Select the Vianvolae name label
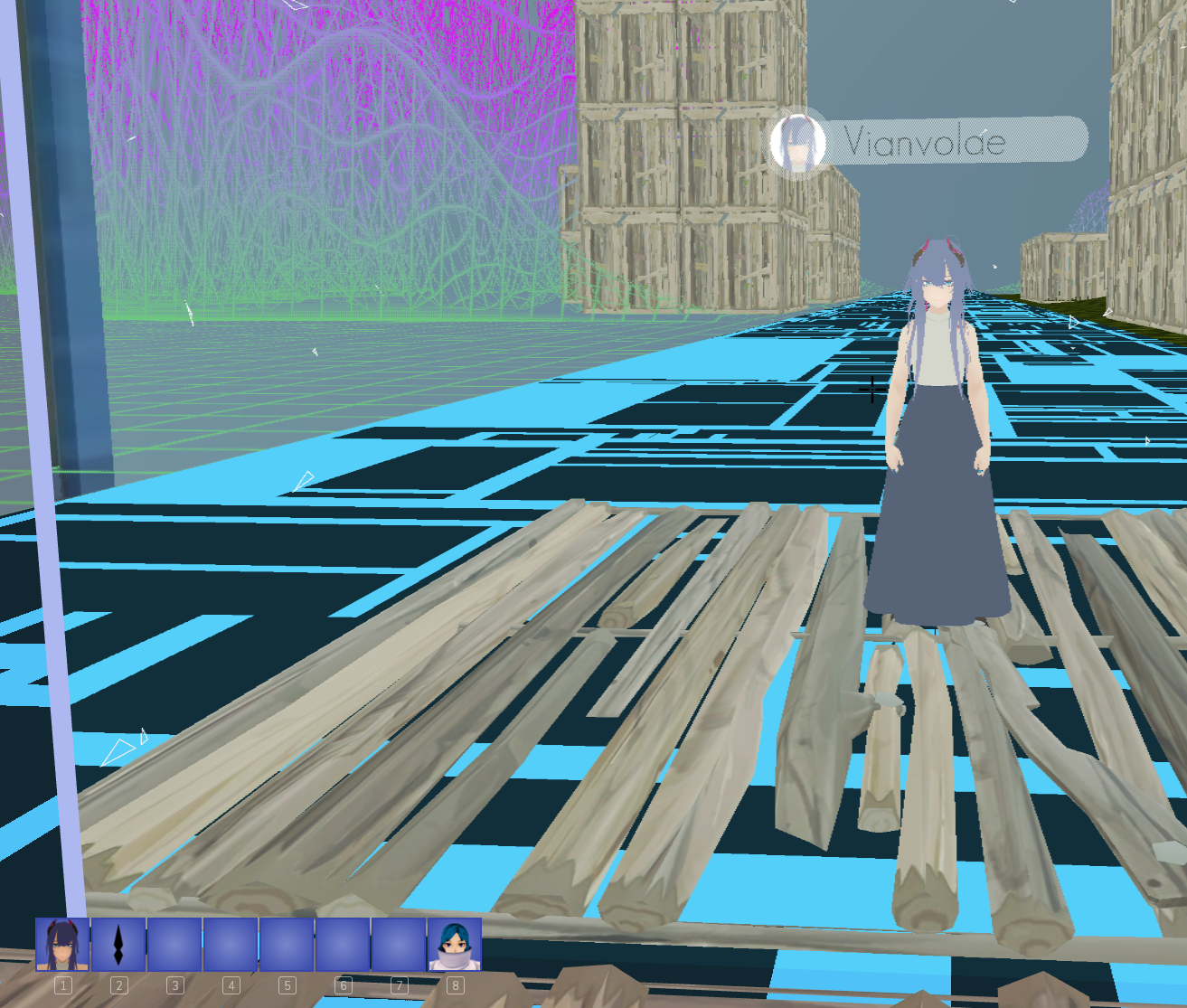This screenshot has width=1187, height=1008. [924, 140]
